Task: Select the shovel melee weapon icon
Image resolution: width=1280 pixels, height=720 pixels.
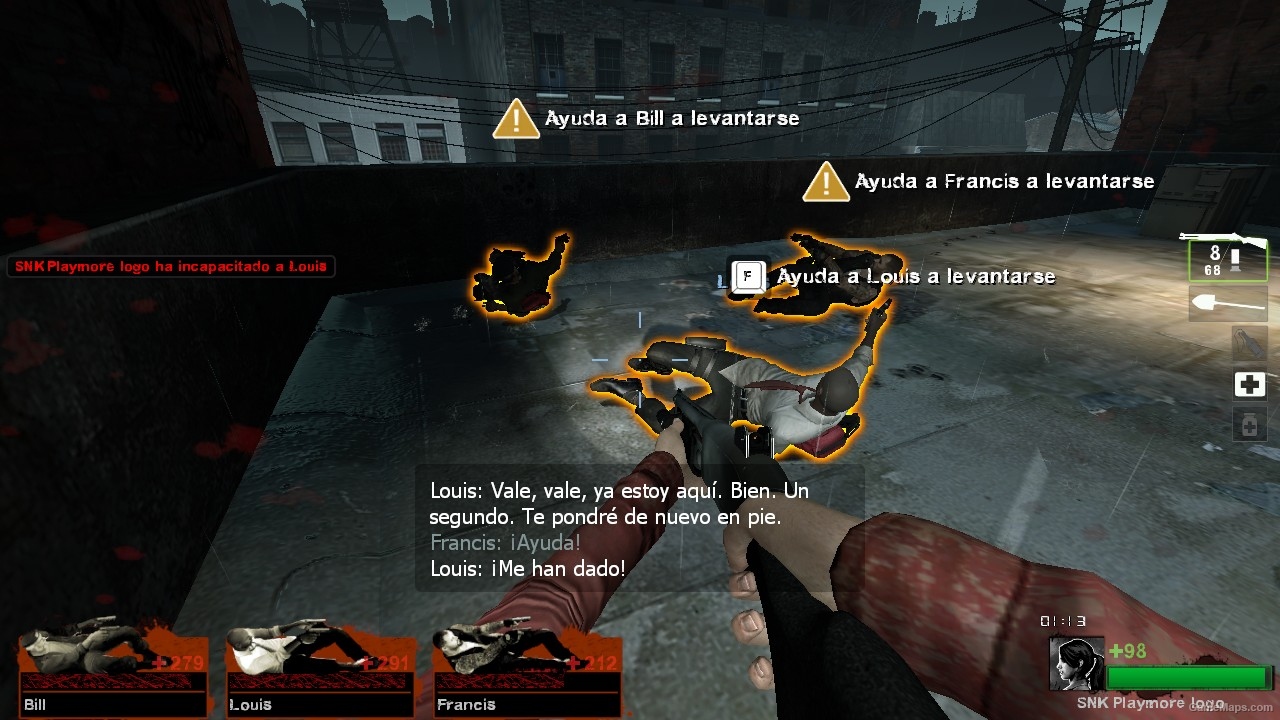Action: pyautogui.click(x=1228, y=302)
